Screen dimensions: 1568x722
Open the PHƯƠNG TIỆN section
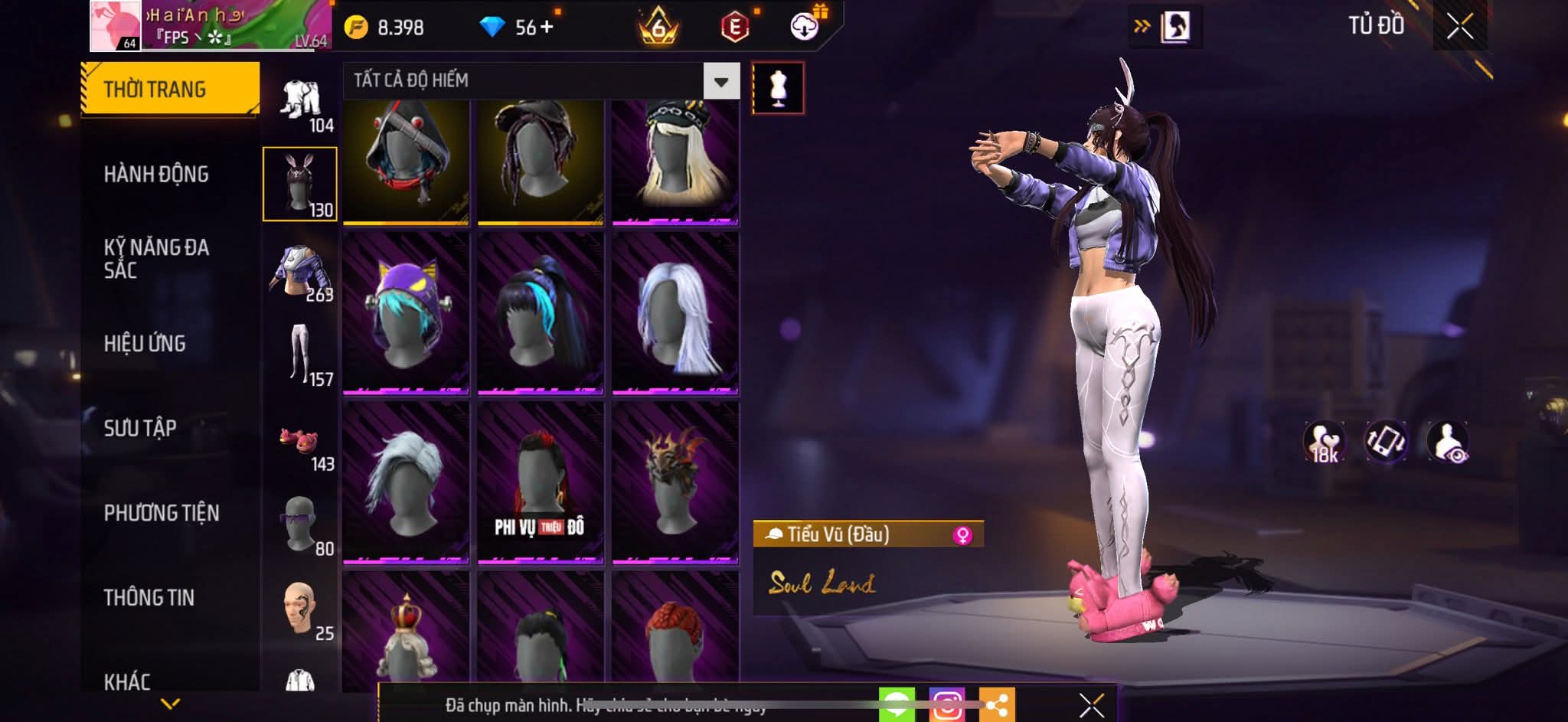click(x=162, y=513)
